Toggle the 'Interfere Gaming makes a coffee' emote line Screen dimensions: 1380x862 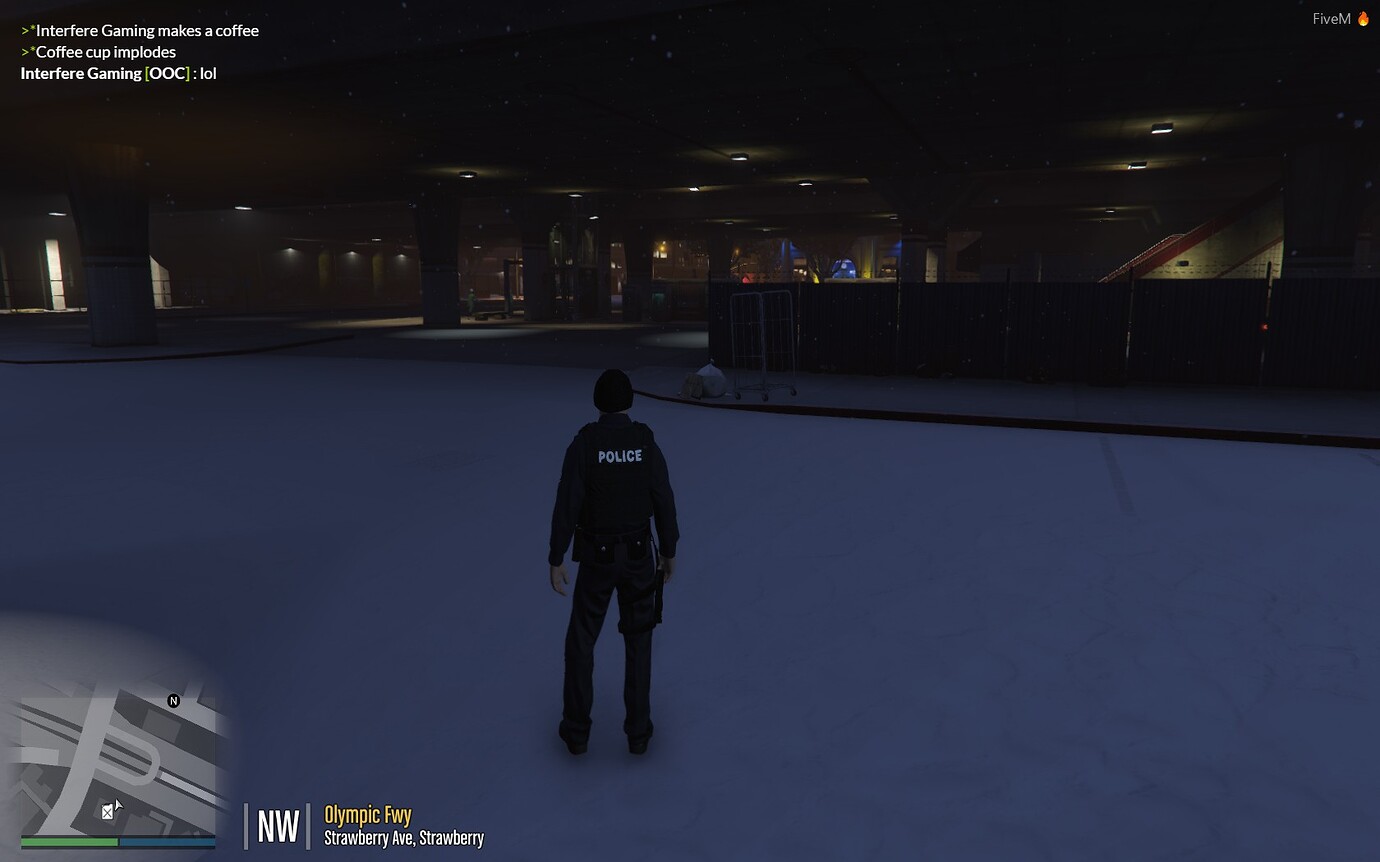pyautogui.click(x=140, y=30)
